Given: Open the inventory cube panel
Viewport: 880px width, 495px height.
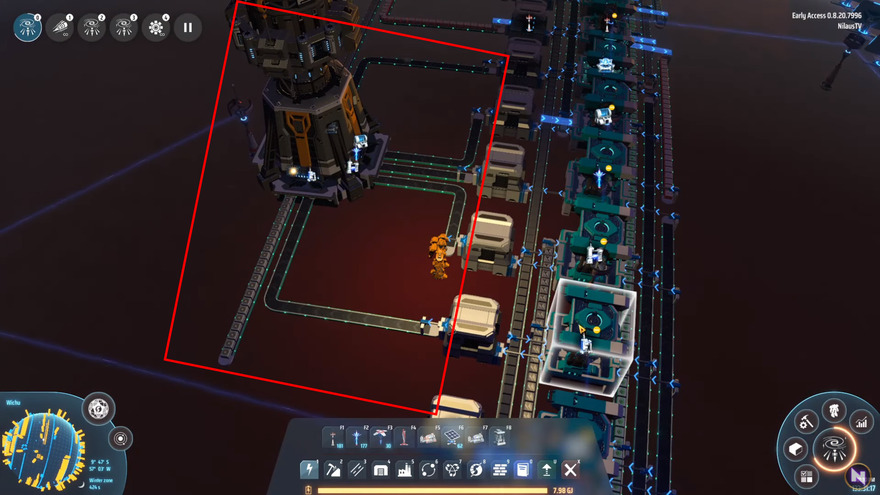Looking at the screenshot, I should tap(797, 449).
